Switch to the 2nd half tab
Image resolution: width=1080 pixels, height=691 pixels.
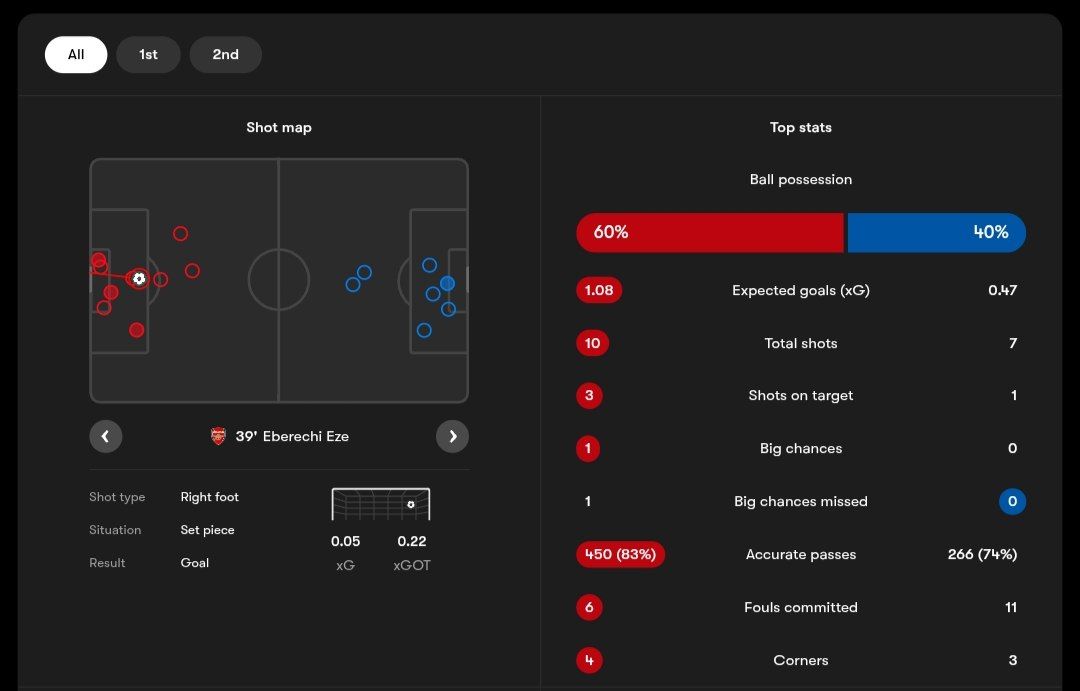[x=225, y=55]
